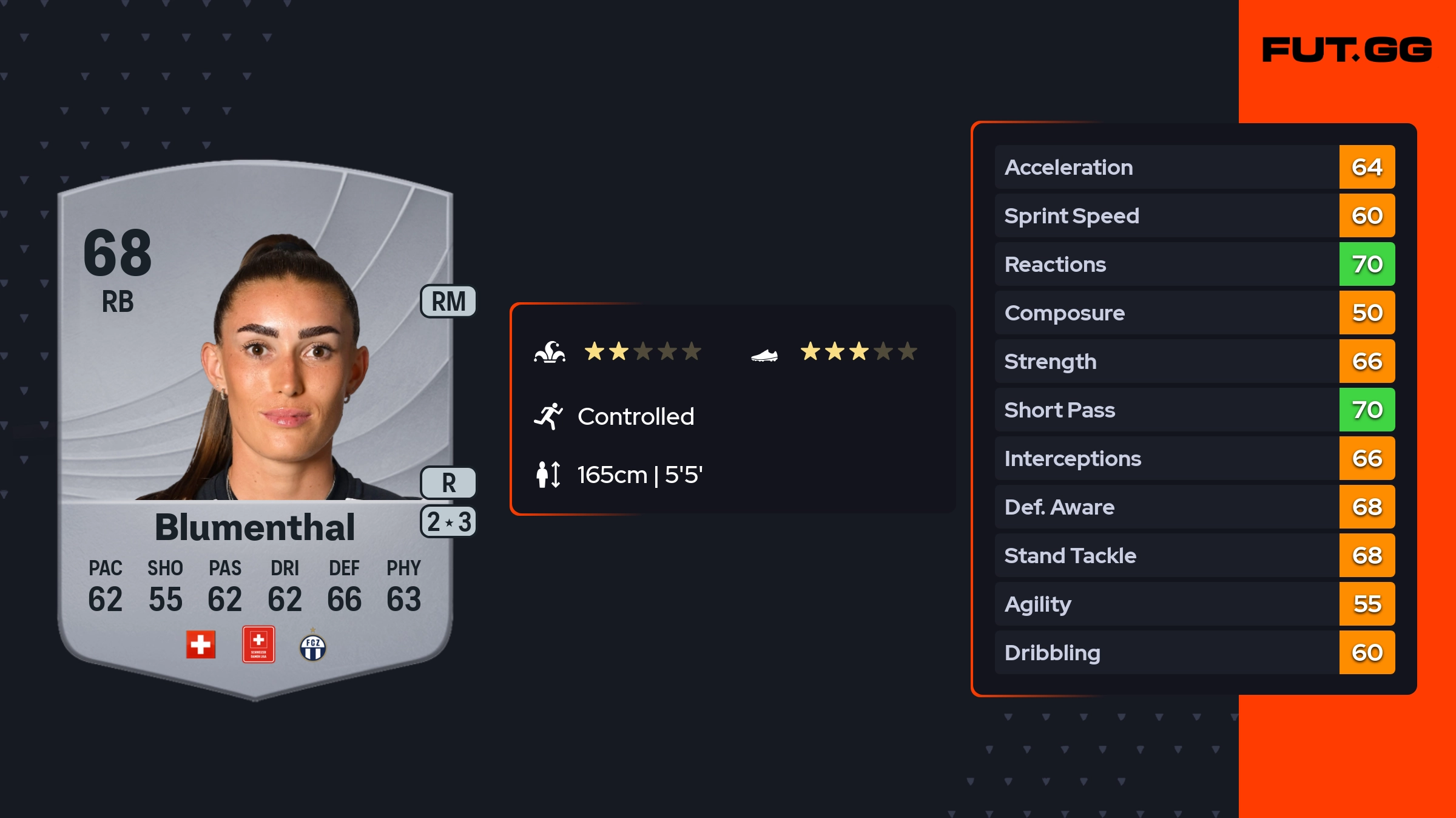The height and width of the screenshot is (818, 1456).
Task: Click the FUT.GG logo
Action: 1347,50
